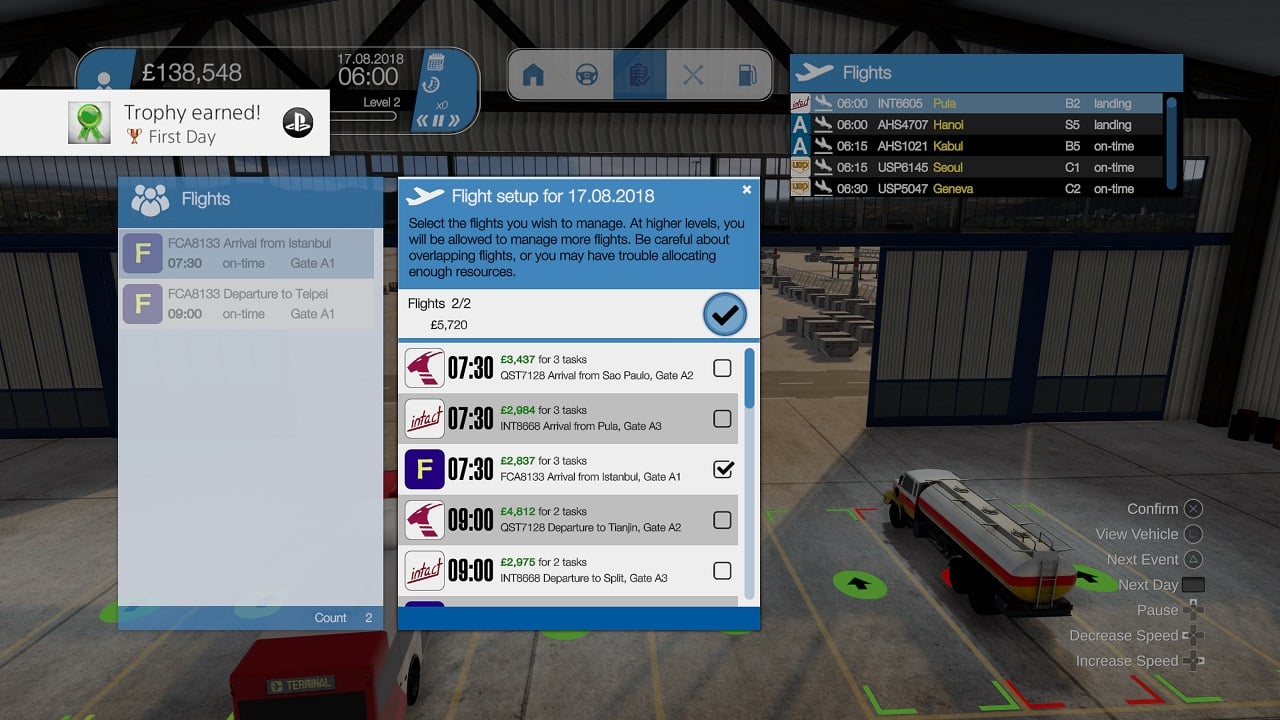Screen dimensions: 1280x720
Task: Increase game speed with the forward arrows
Action: tap(454, 121)
